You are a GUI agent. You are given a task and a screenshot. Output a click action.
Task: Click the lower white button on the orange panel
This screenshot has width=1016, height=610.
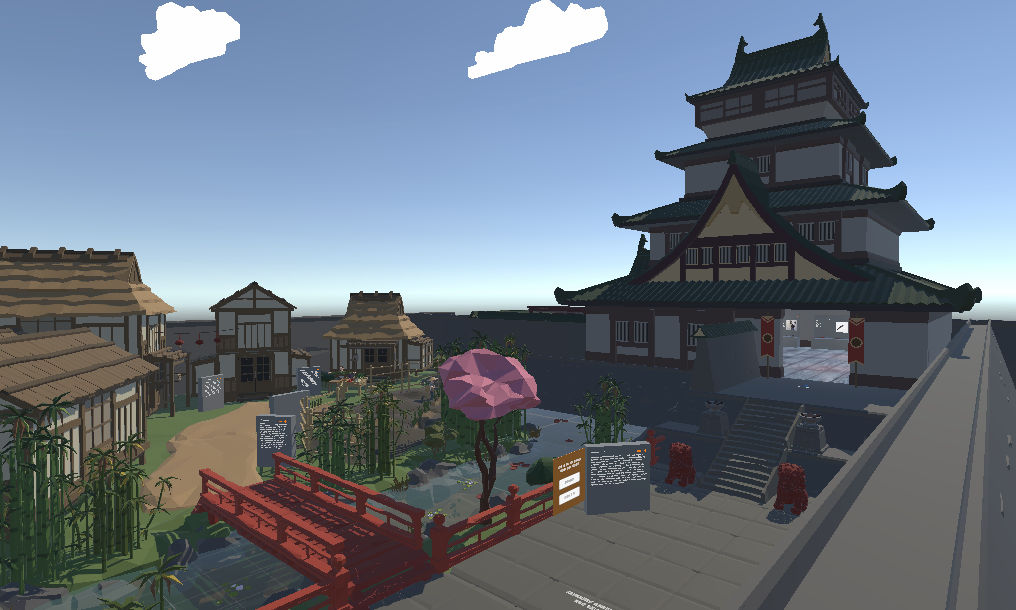click(568, 495)
